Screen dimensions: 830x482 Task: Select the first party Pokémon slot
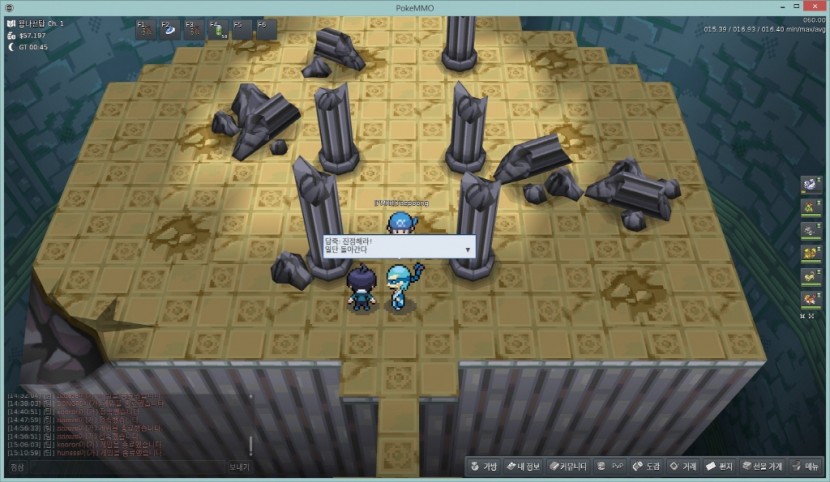(810, 185)
